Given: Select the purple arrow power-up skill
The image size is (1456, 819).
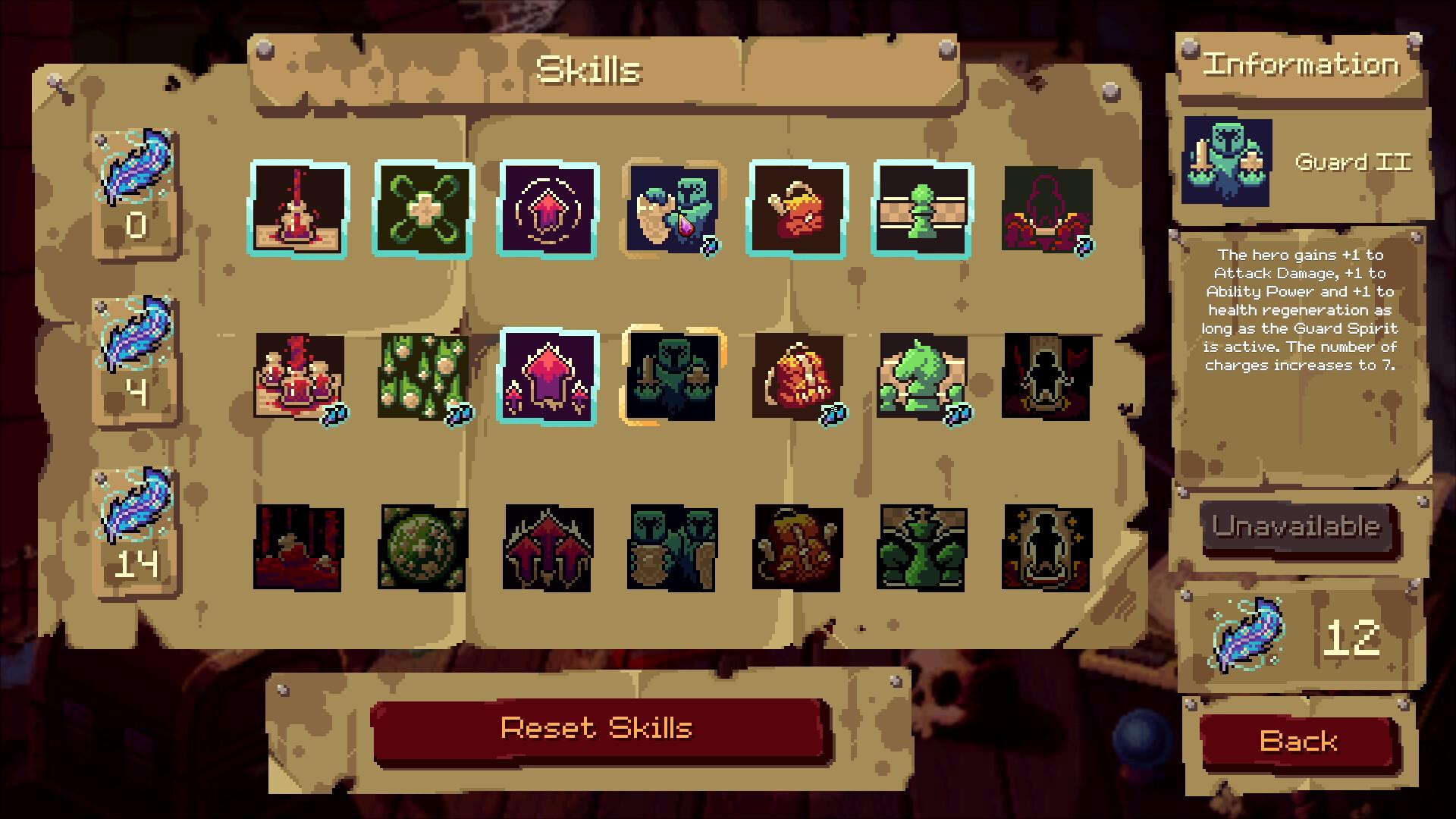Looking at the screenshot, I should (x=548, y=209).
